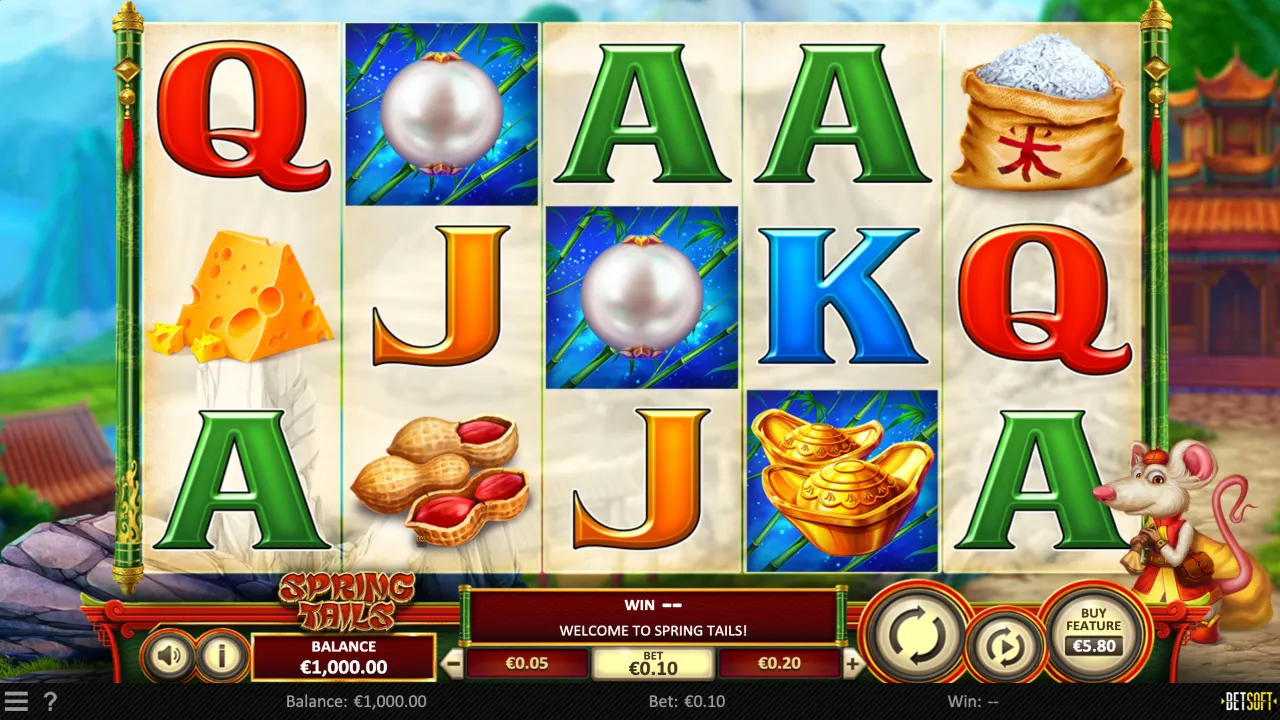1280x720 pixels.
Task: Increase the bet with the plus arrow
Action: click(x=853, y=663)
